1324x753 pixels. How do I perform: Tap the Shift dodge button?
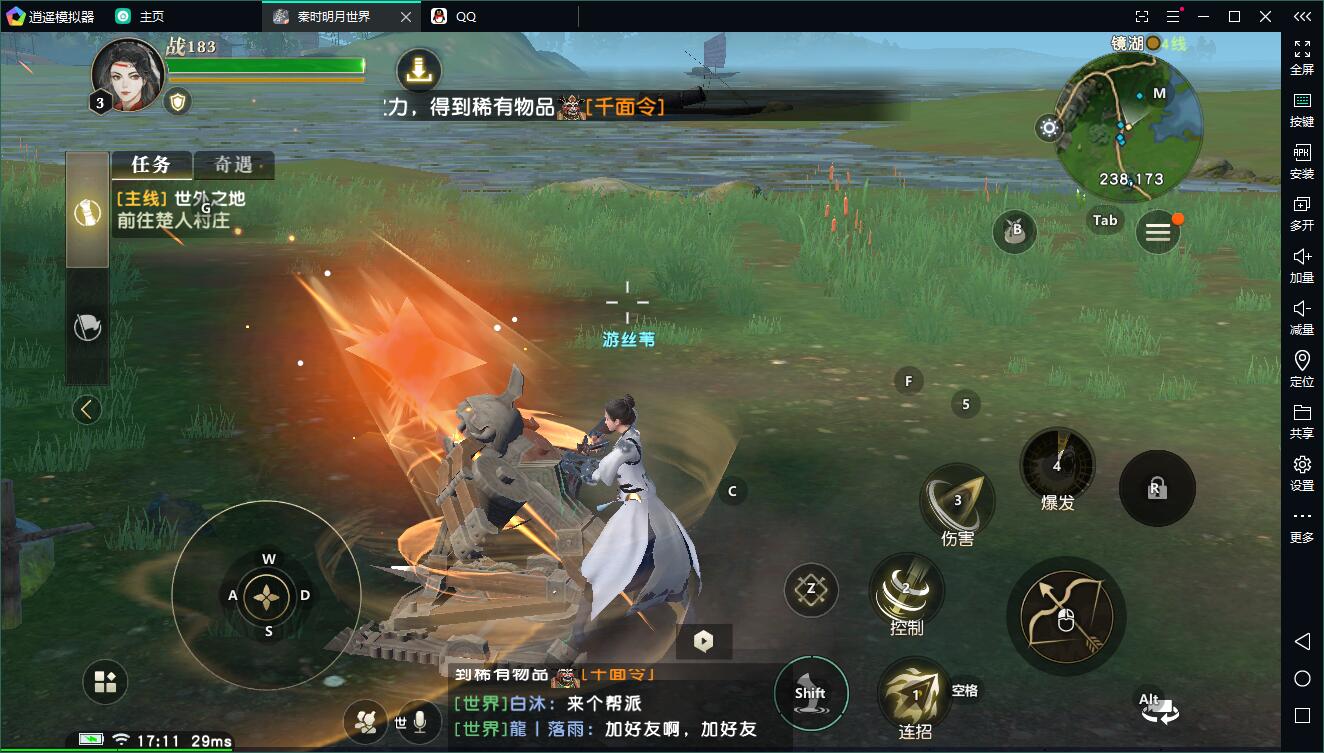(x=810, y=693)
